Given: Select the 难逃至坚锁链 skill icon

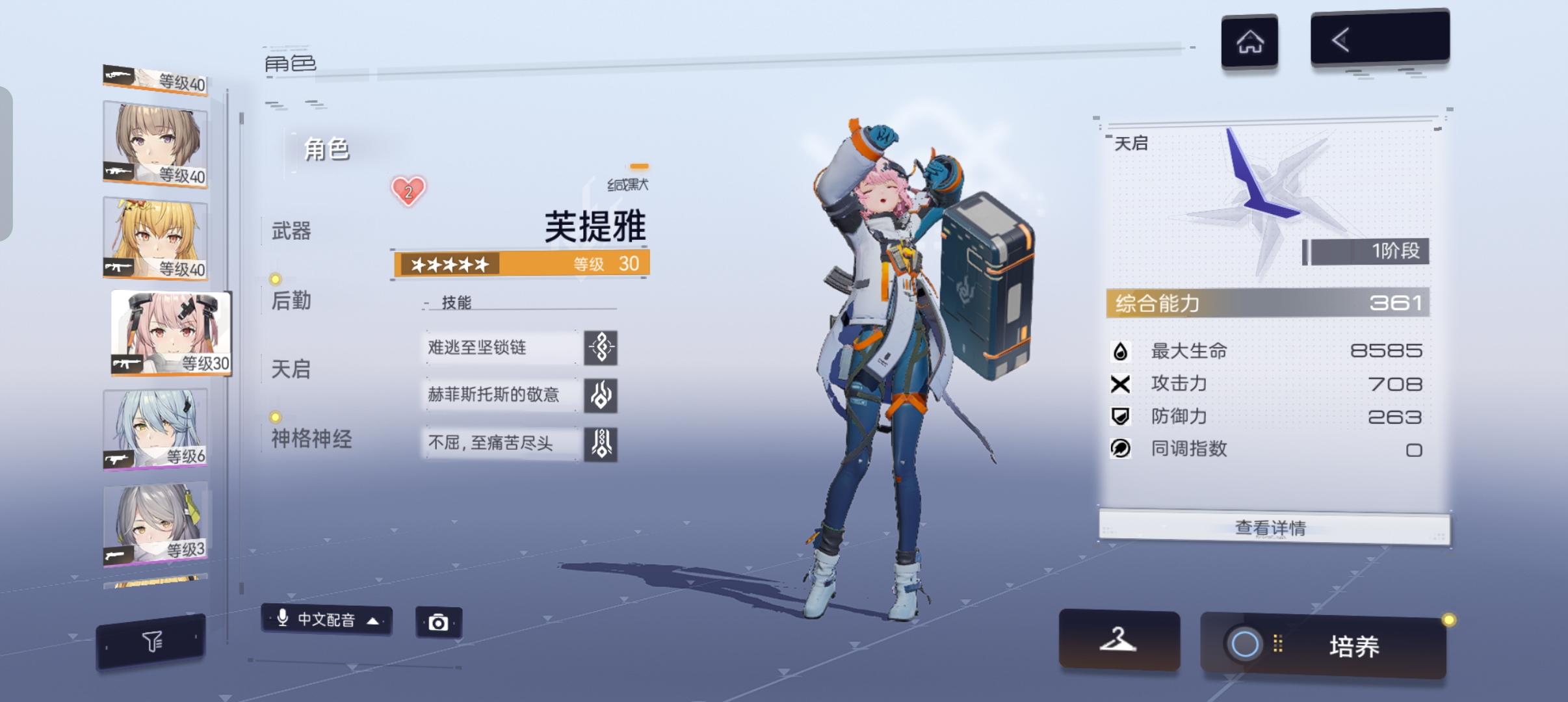Looking at the screenshot, I should 601,348.
